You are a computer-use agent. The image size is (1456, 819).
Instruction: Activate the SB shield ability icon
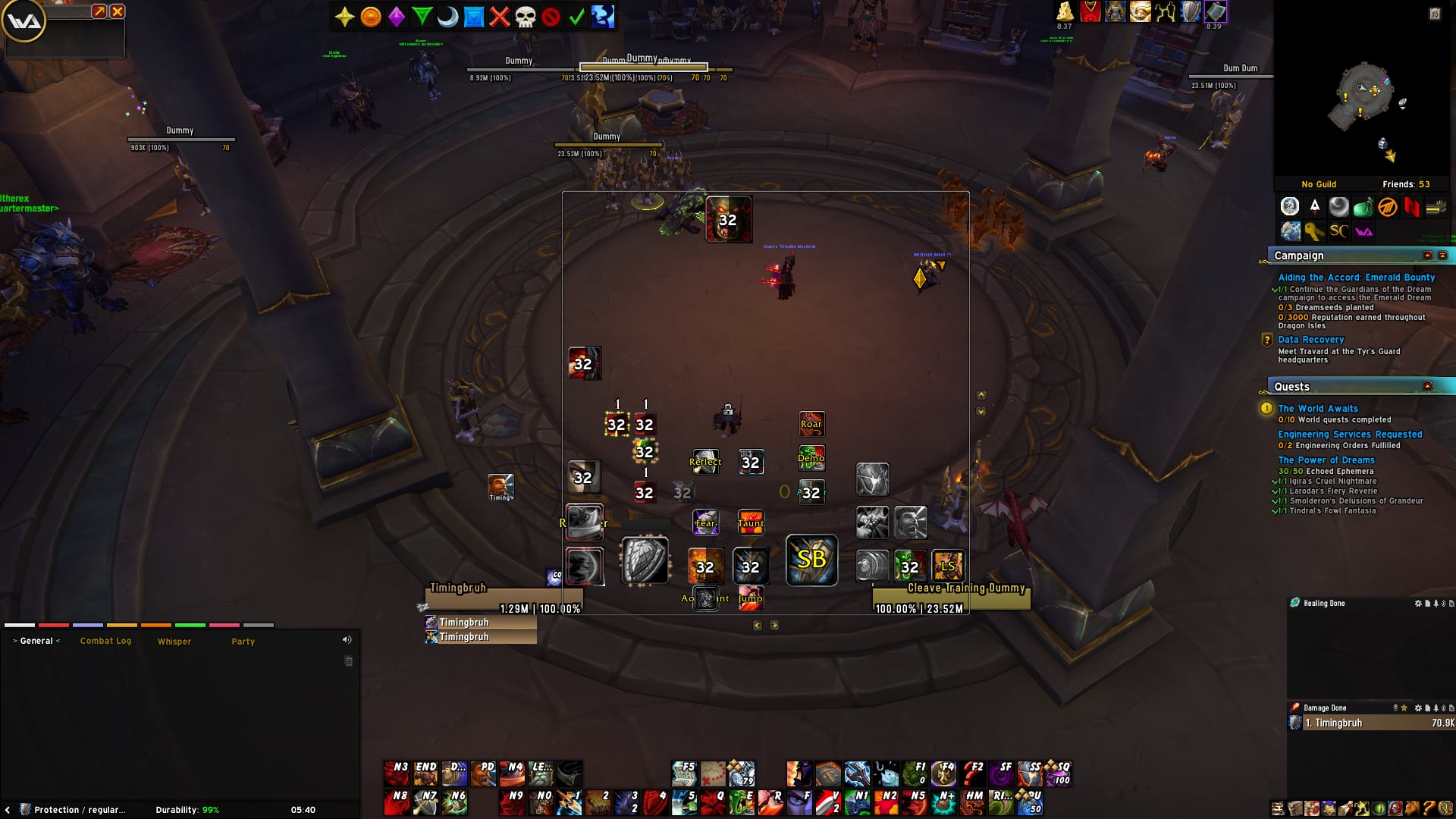[811, 560]
